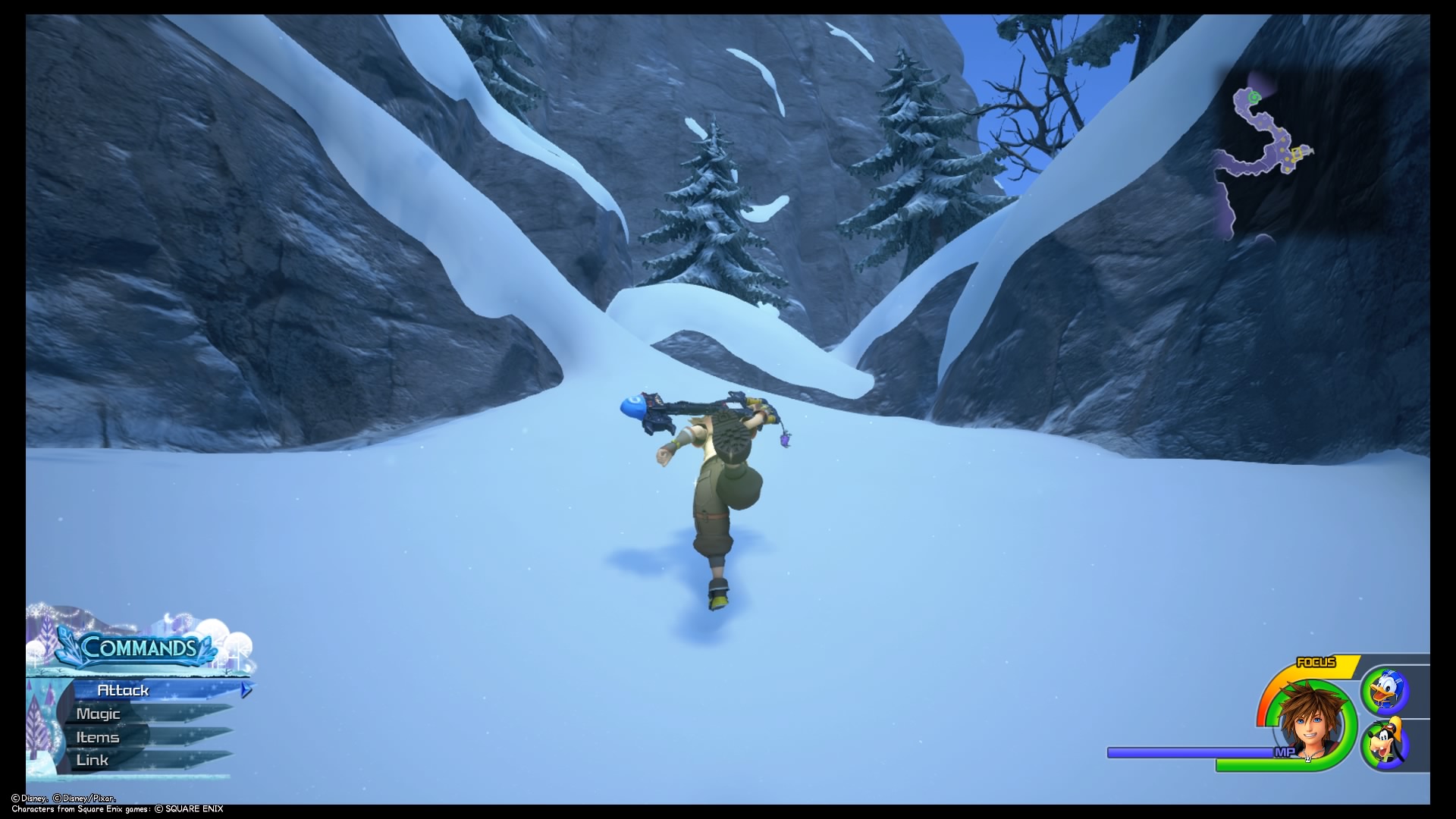This screenshot has width=1456, height=819.
Task: Click the green player marker on the minimap
Action: point(1254,97)
